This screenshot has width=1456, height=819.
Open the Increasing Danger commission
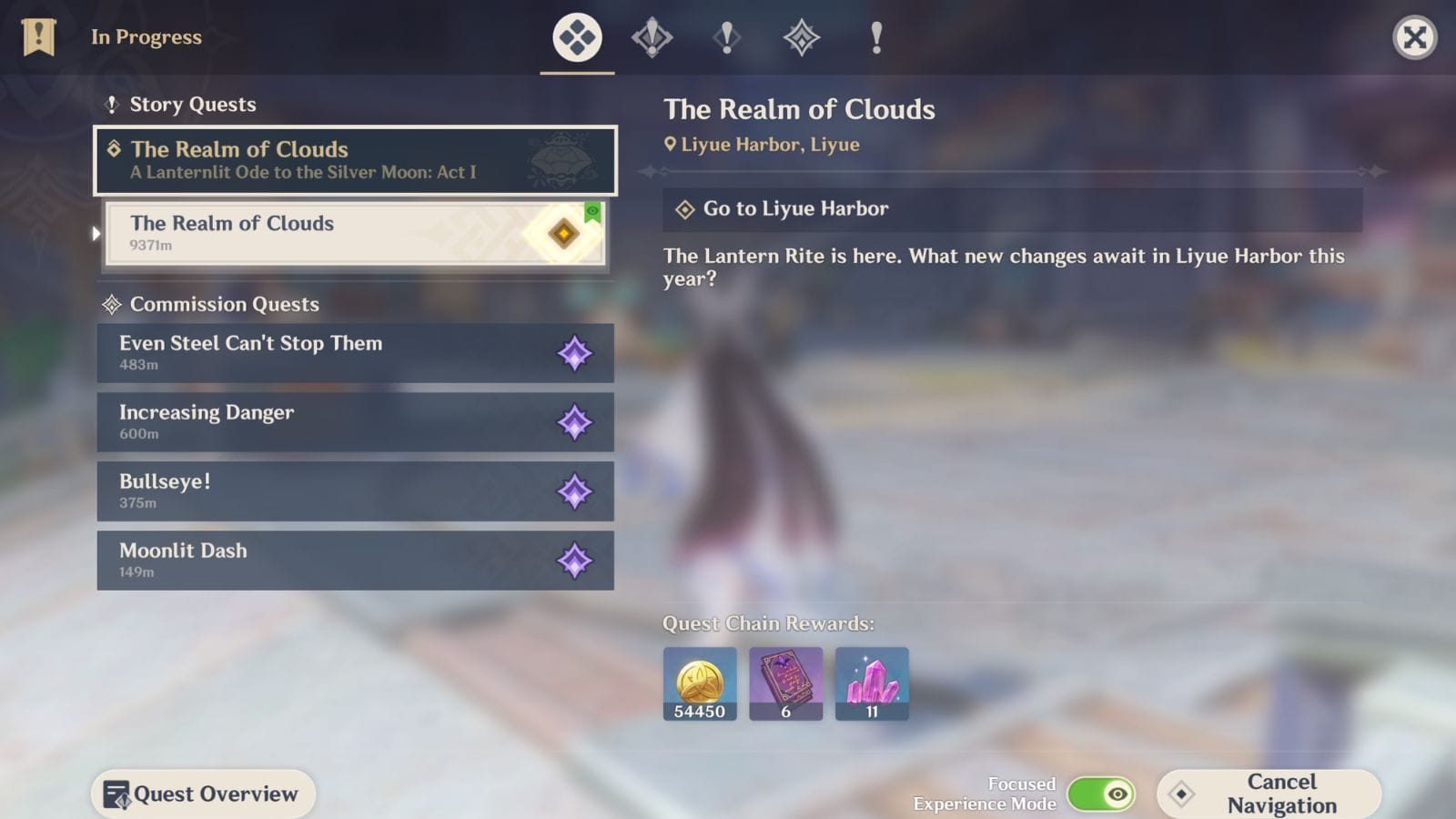355,422
